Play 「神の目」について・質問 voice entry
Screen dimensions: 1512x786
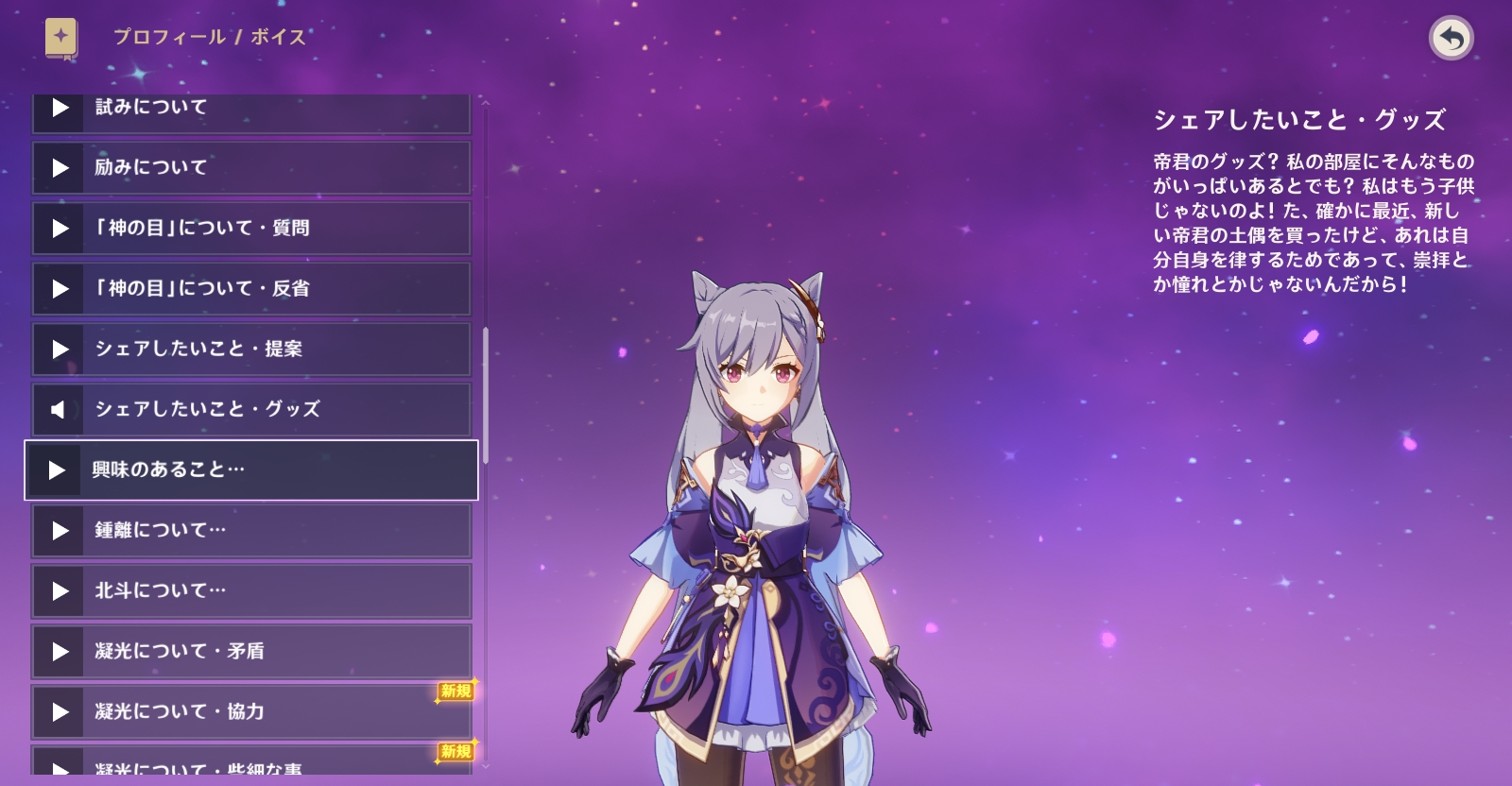(250, 229)
